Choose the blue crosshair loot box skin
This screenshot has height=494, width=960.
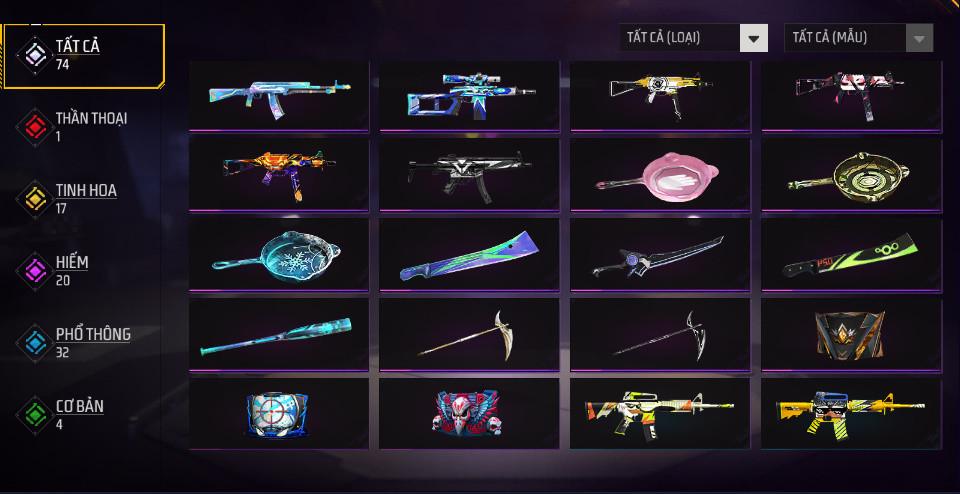pos(279,413)
